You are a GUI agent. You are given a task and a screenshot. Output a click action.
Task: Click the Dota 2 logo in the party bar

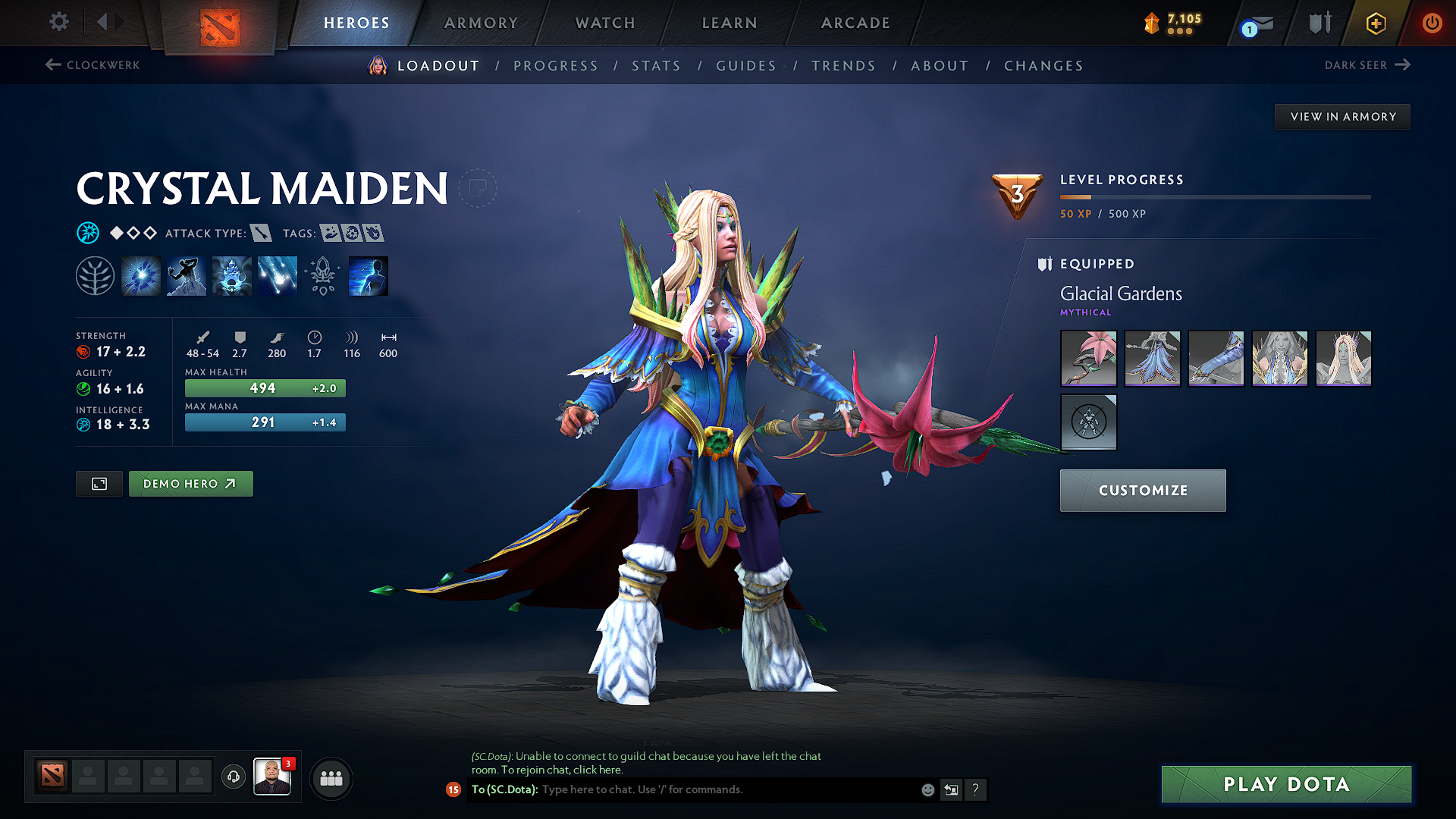point(51,776)
